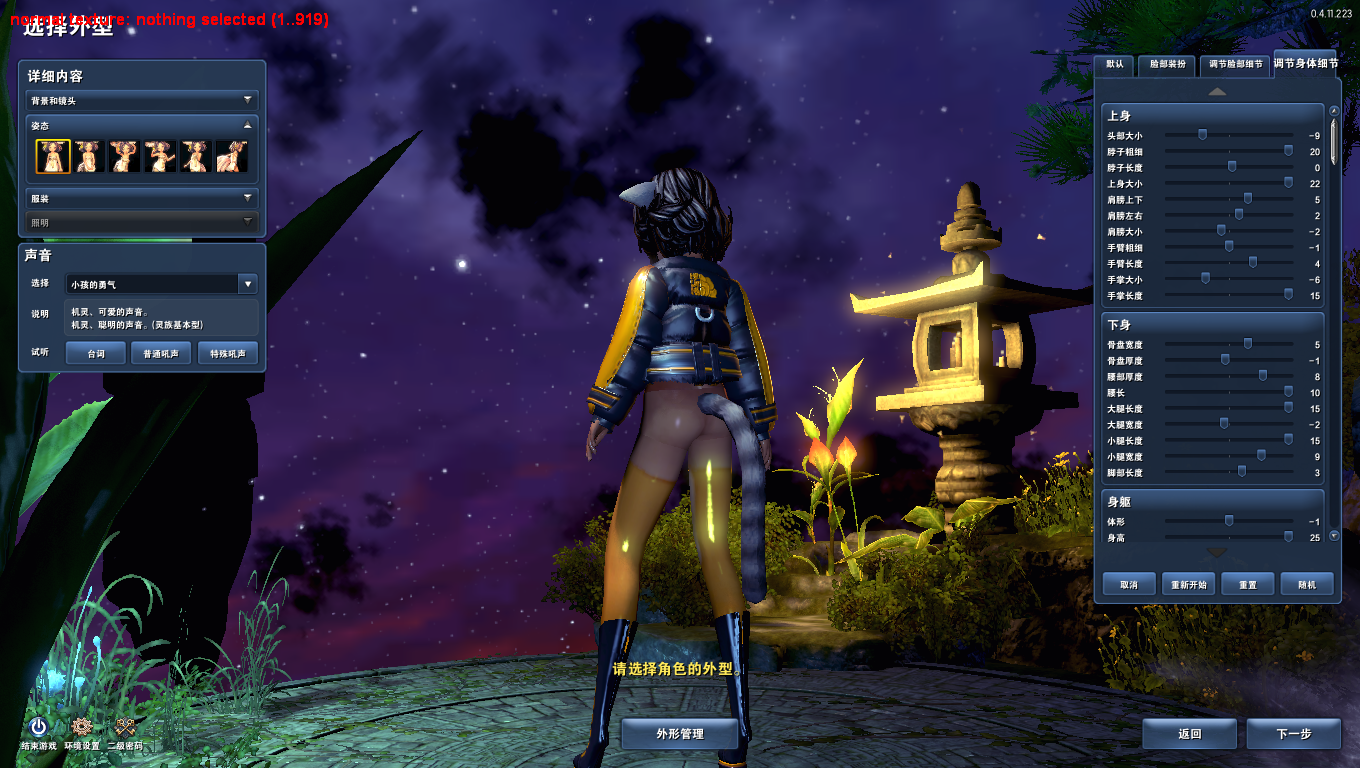Open 环境设置 environment settings gear icon

pyautogui.click(x=82, y=728)
